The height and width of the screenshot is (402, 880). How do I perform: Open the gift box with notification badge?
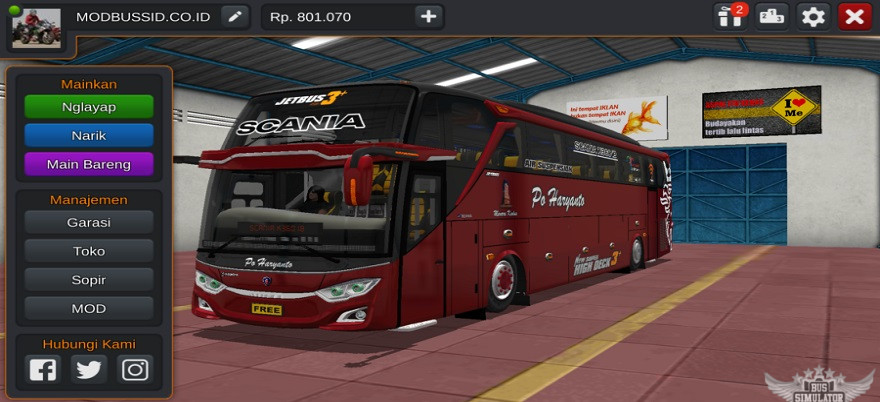pyautogui.click(x=729, y=16)
